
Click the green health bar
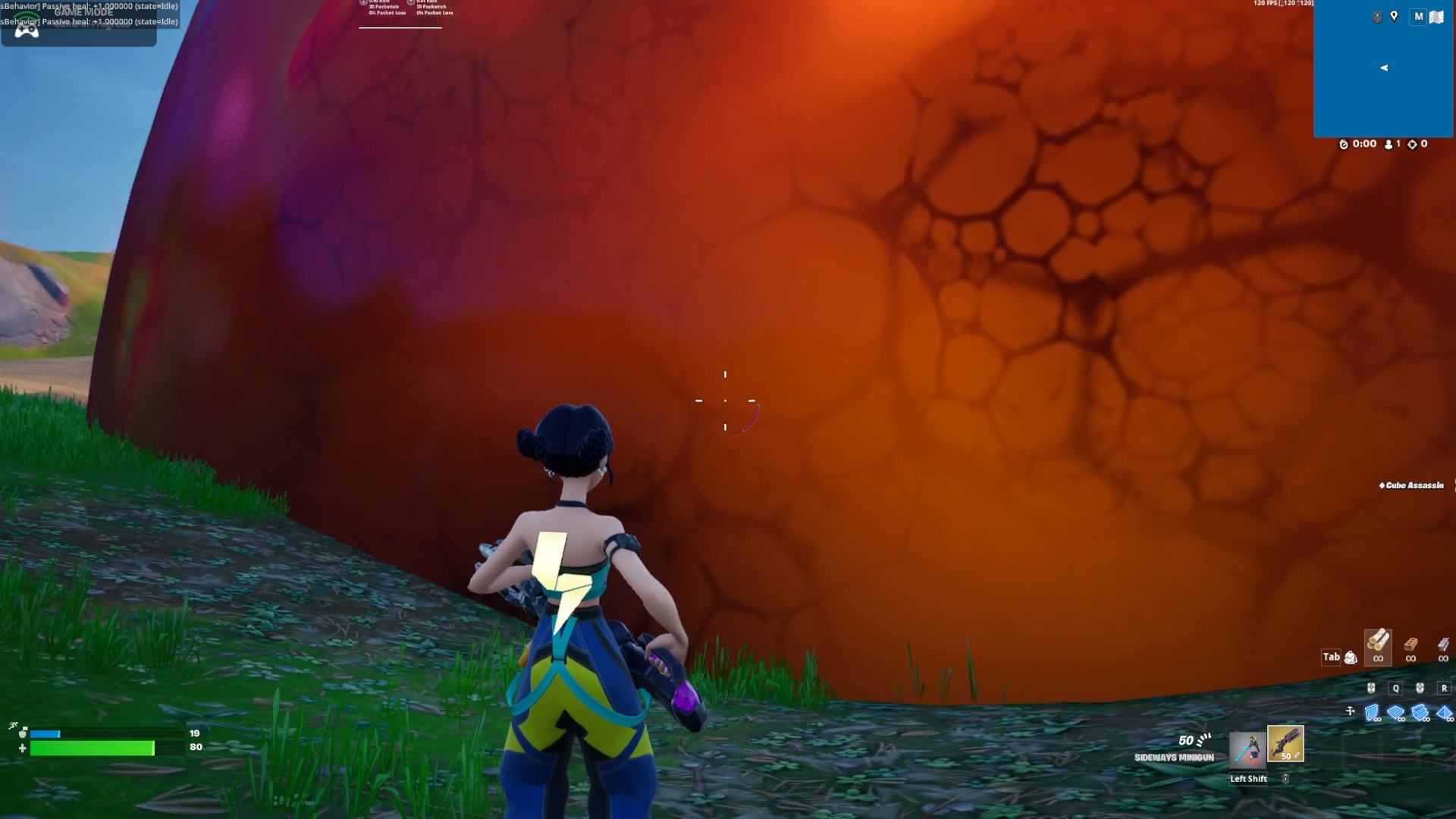(91, 748)
